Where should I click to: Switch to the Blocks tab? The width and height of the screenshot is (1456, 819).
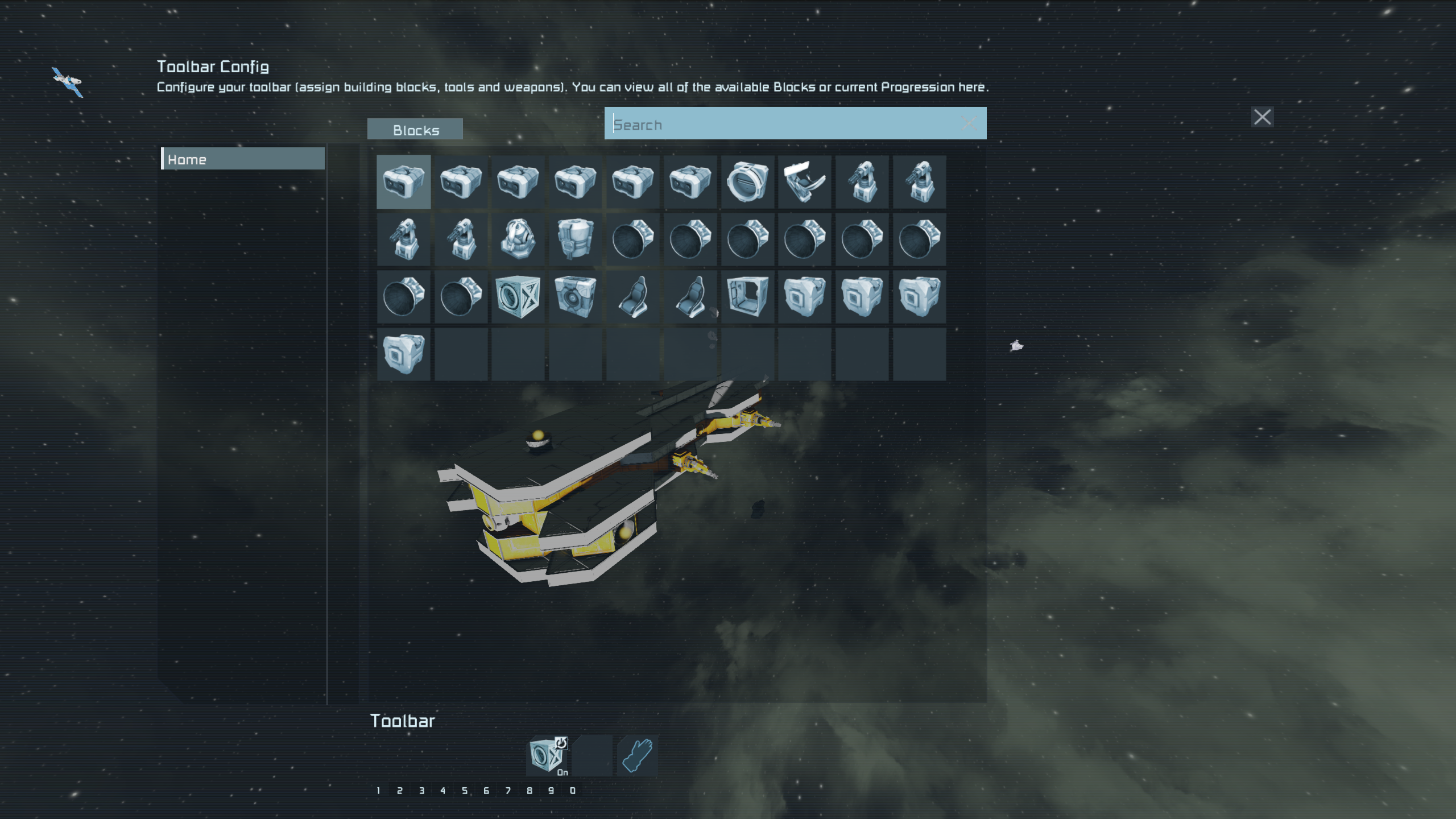[x=415, y=130]
